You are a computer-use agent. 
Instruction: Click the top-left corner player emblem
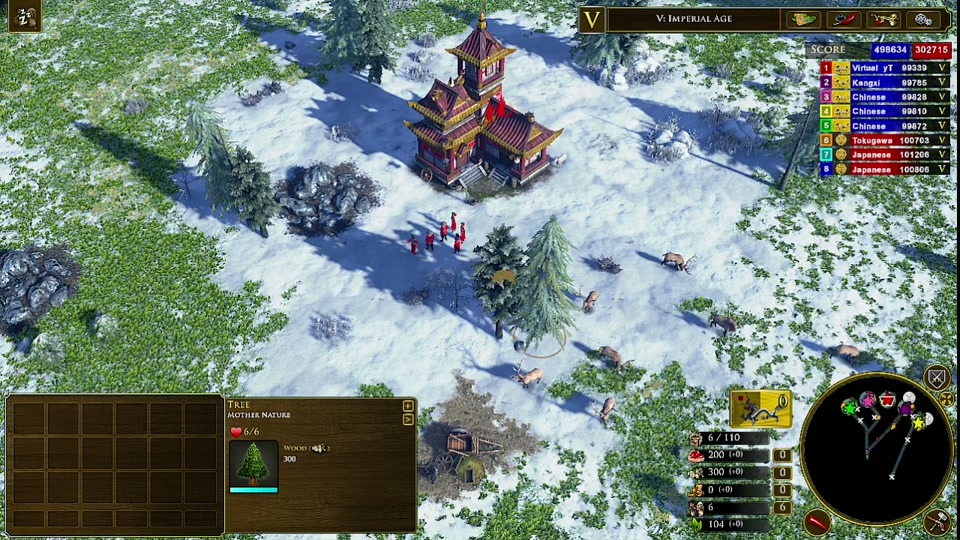(x=24, y=16)
